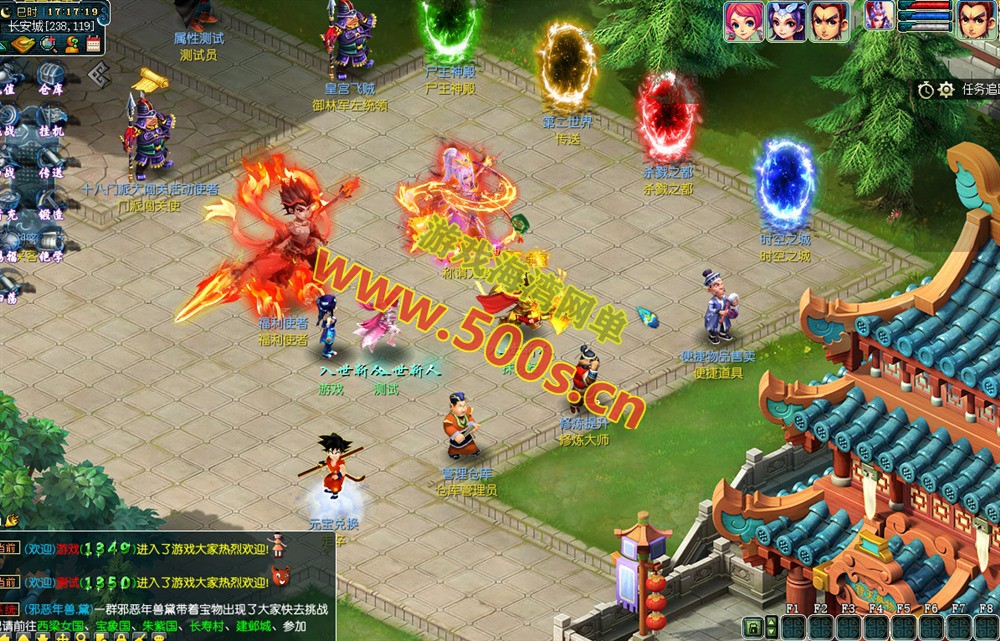Select the purple-haired party member portrait
Screen dimensions: 1000x641
(x=786, y=21)
